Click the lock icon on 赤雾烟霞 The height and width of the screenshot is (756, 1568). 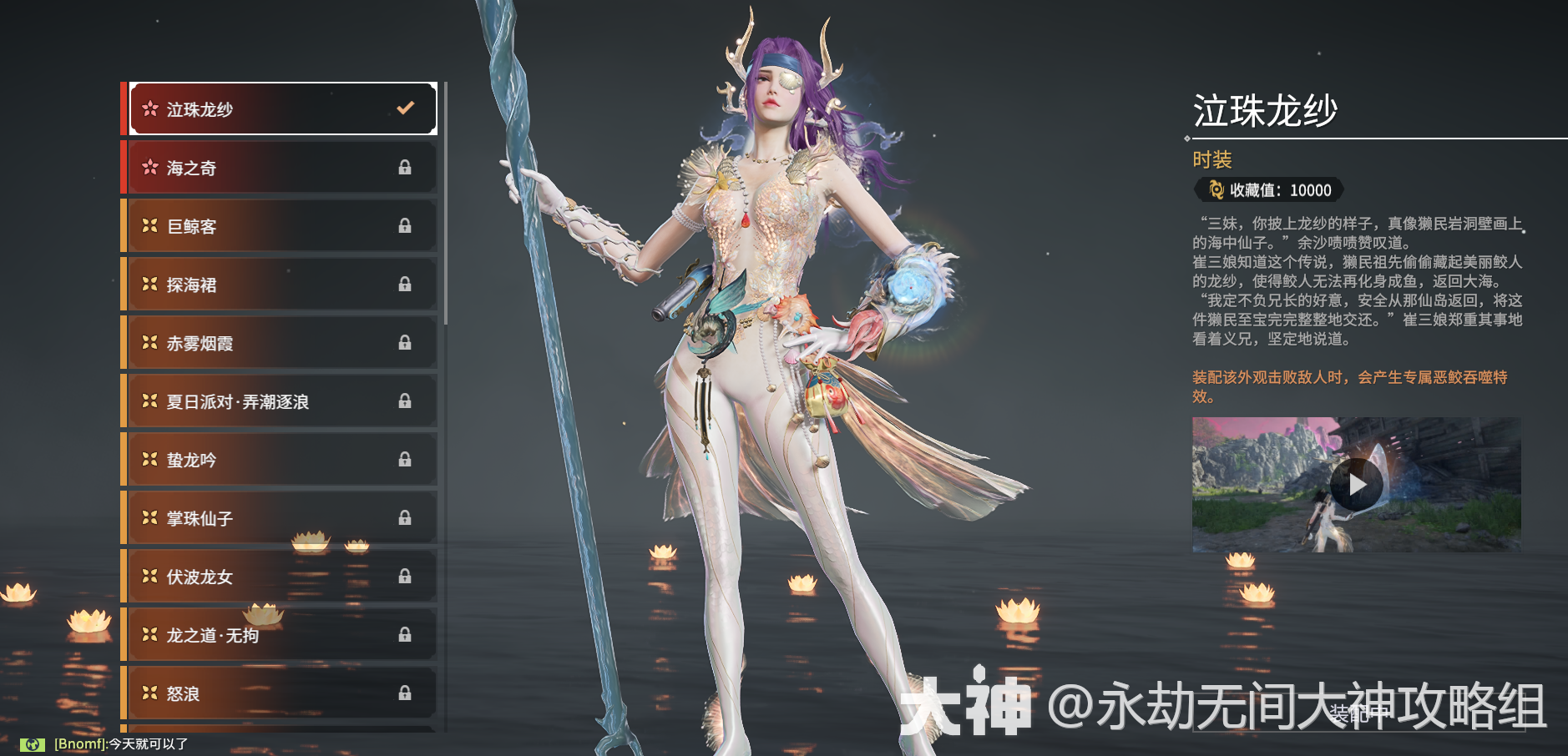click(407, 343)
